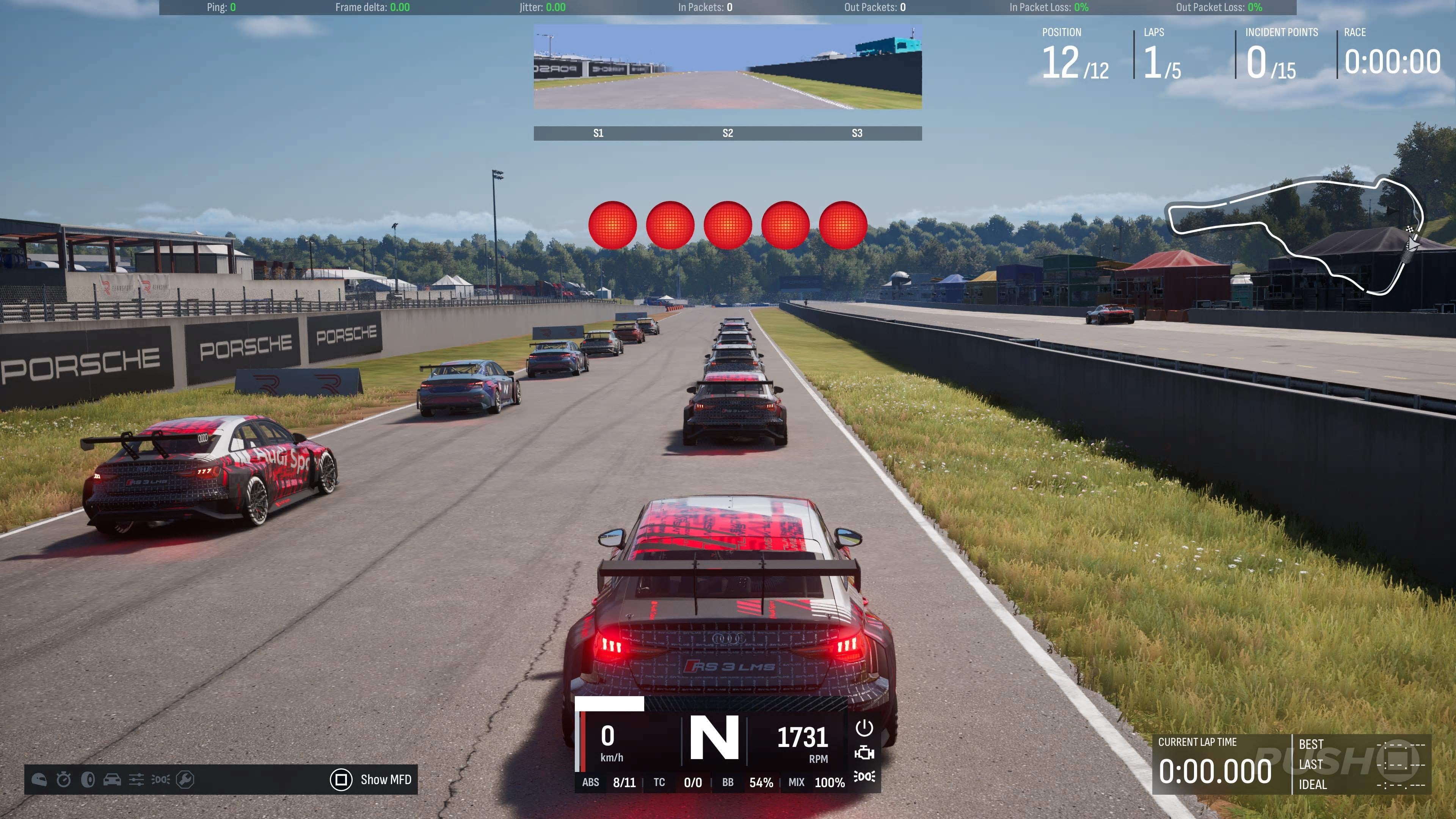Click the engine status icon

(864, 753)
